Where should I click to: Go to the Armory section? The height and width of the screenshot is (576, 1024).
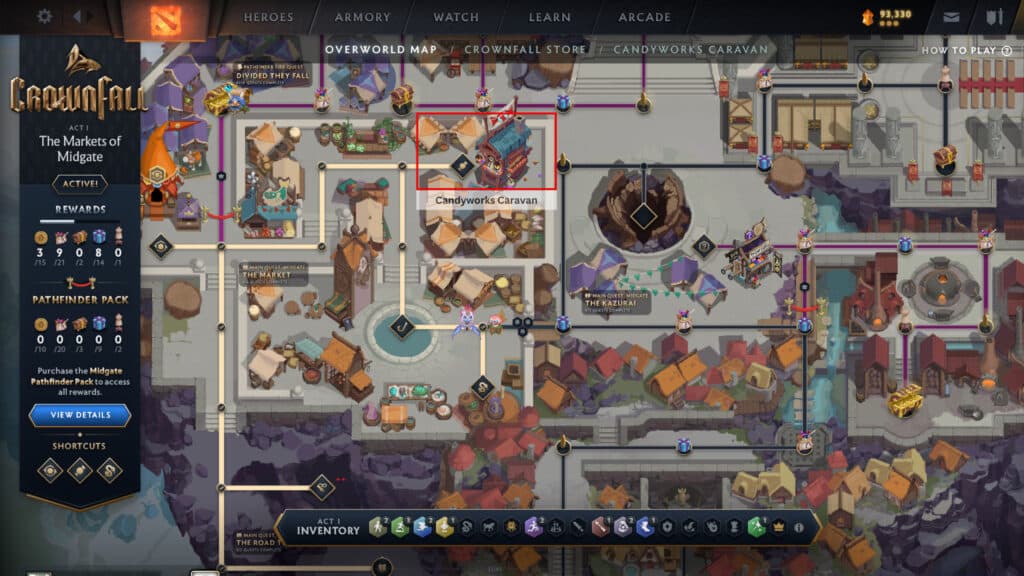pyautogui.click(x=363, y=17)
